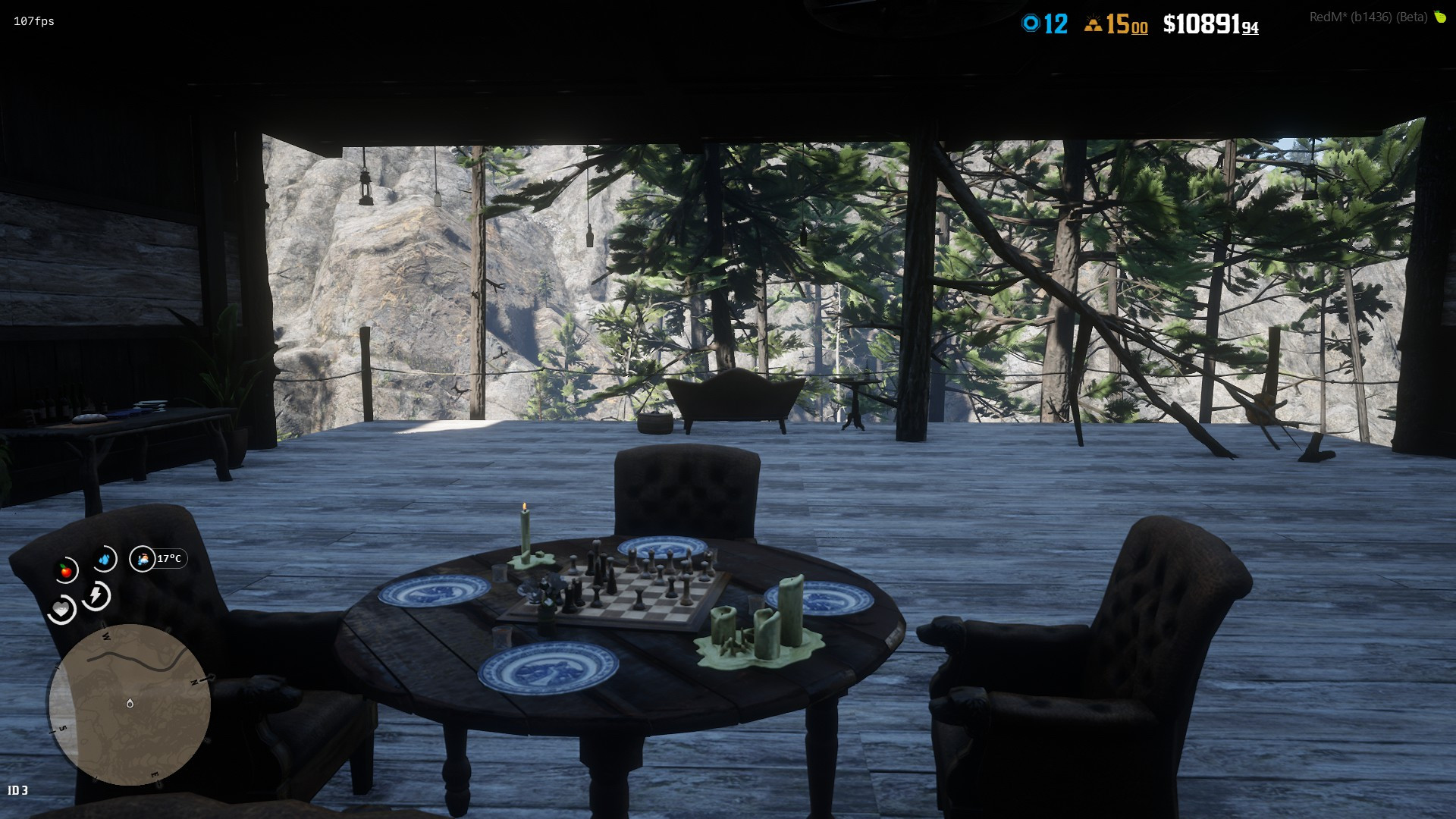Image resolution: width=1456 pixels, height=819 pixels.
Task: Click the gold bars currency icon
Action: click(x=1094, y=26)
